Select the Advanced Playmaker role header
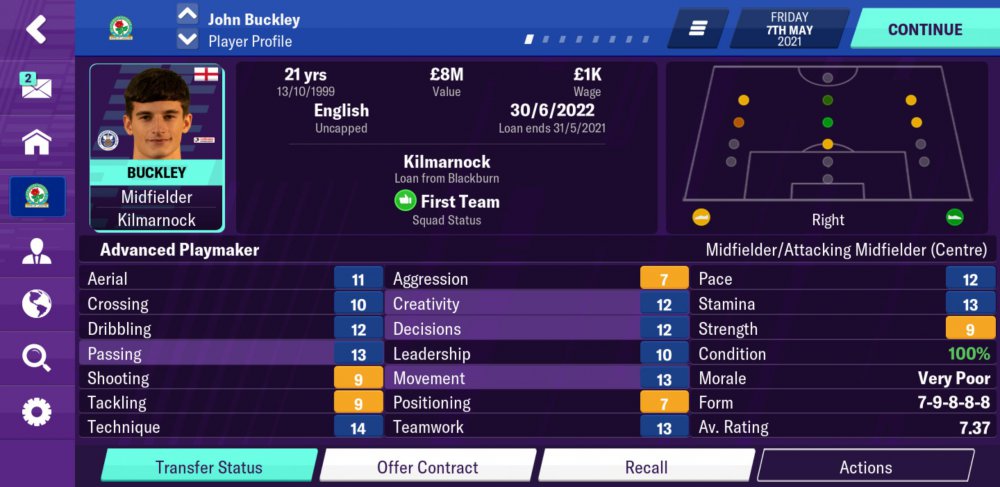 coord(180,250)
